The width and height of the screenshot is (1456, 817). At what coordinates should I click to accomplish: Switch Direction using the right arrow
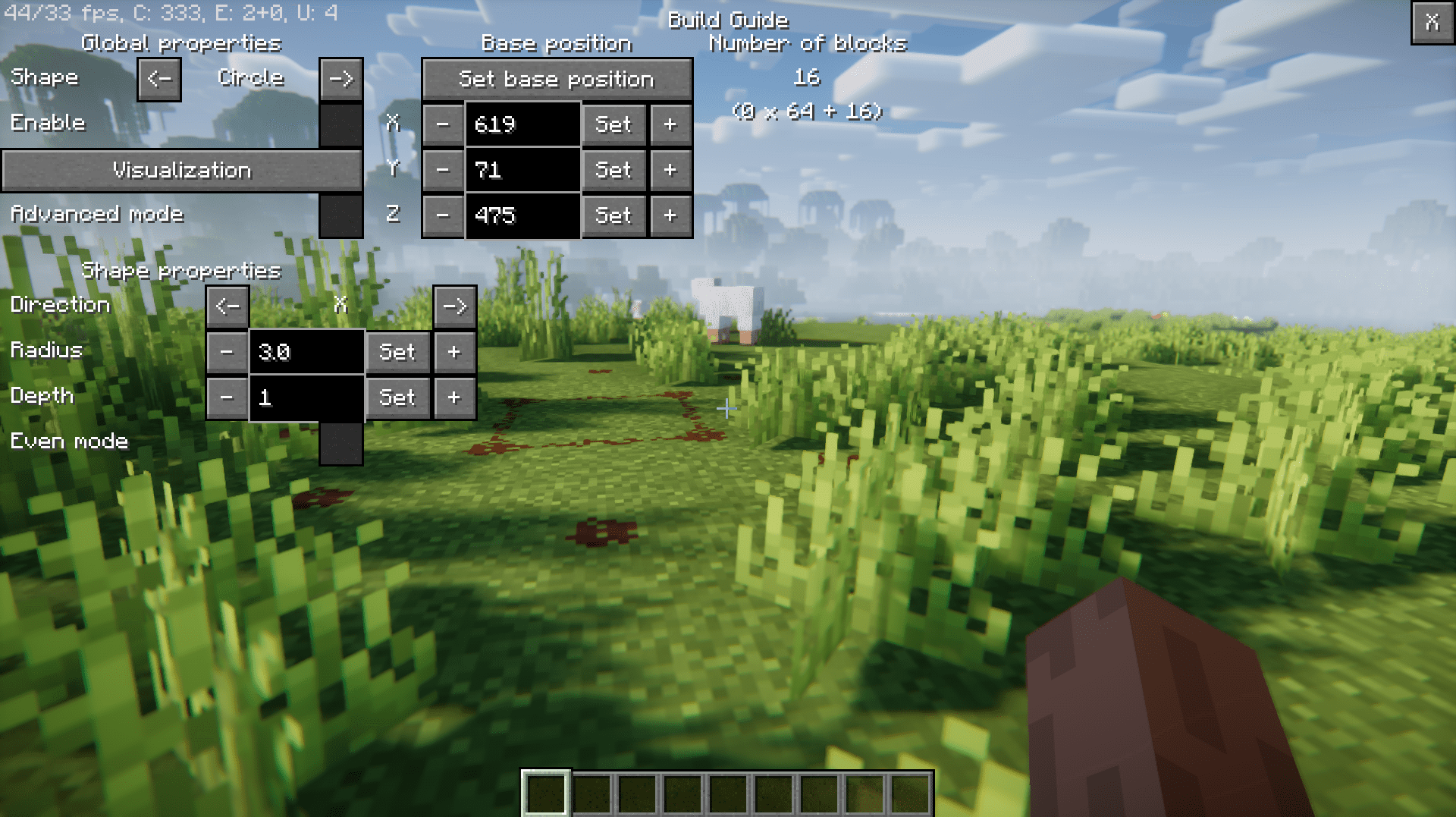click(x=454, y=306)
